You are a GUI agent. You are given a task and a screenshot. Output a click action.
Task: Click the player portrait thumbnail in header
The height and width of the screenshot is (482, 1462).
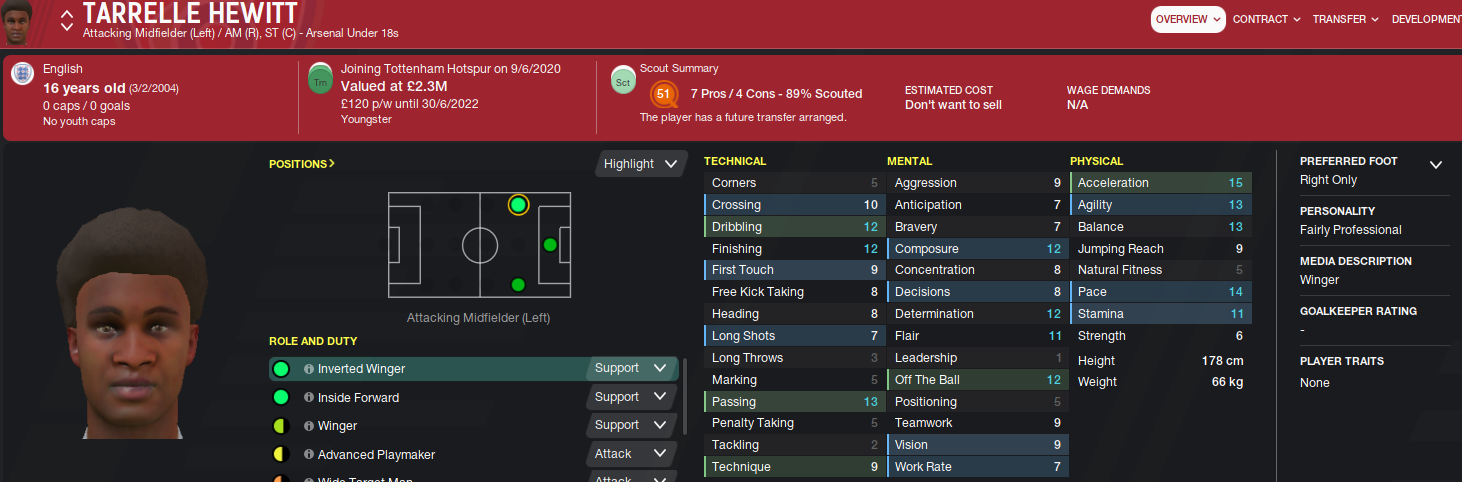click(19, 22)
